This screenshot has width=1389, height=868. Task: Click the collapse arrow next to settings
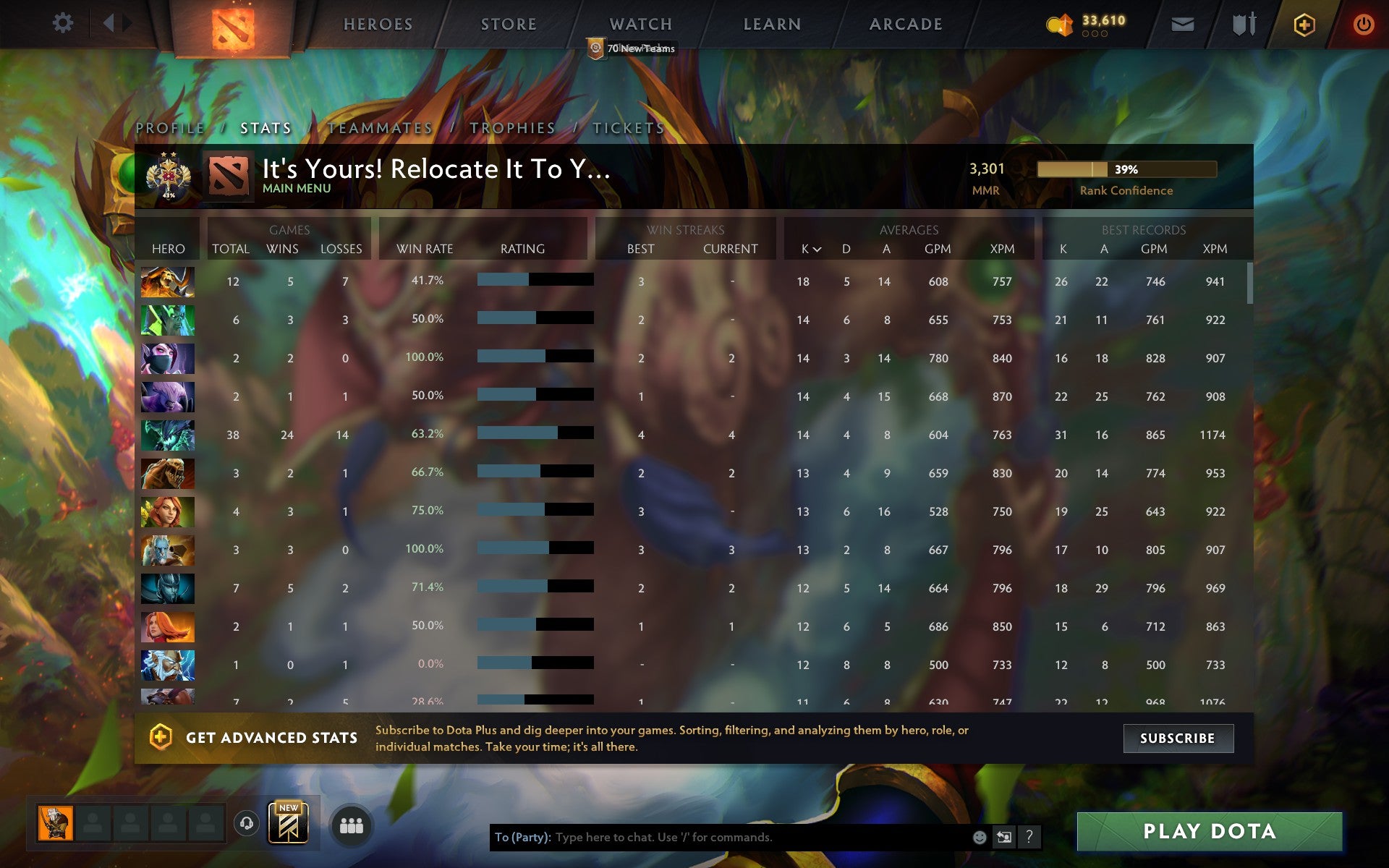pyautogui.click(x=109, y=22)
